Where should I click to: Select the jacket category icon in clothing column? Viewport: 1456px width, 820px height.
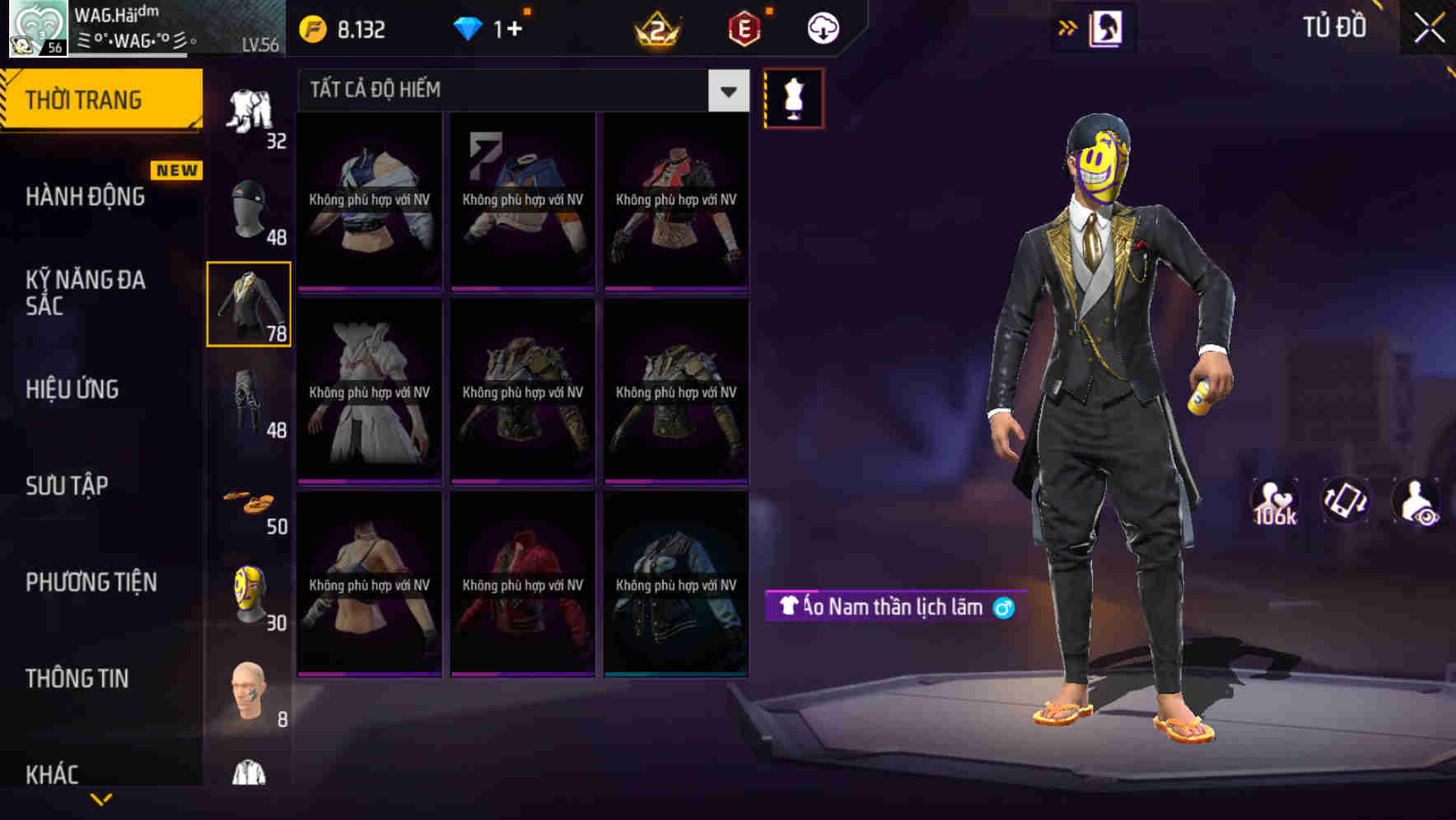249,305
